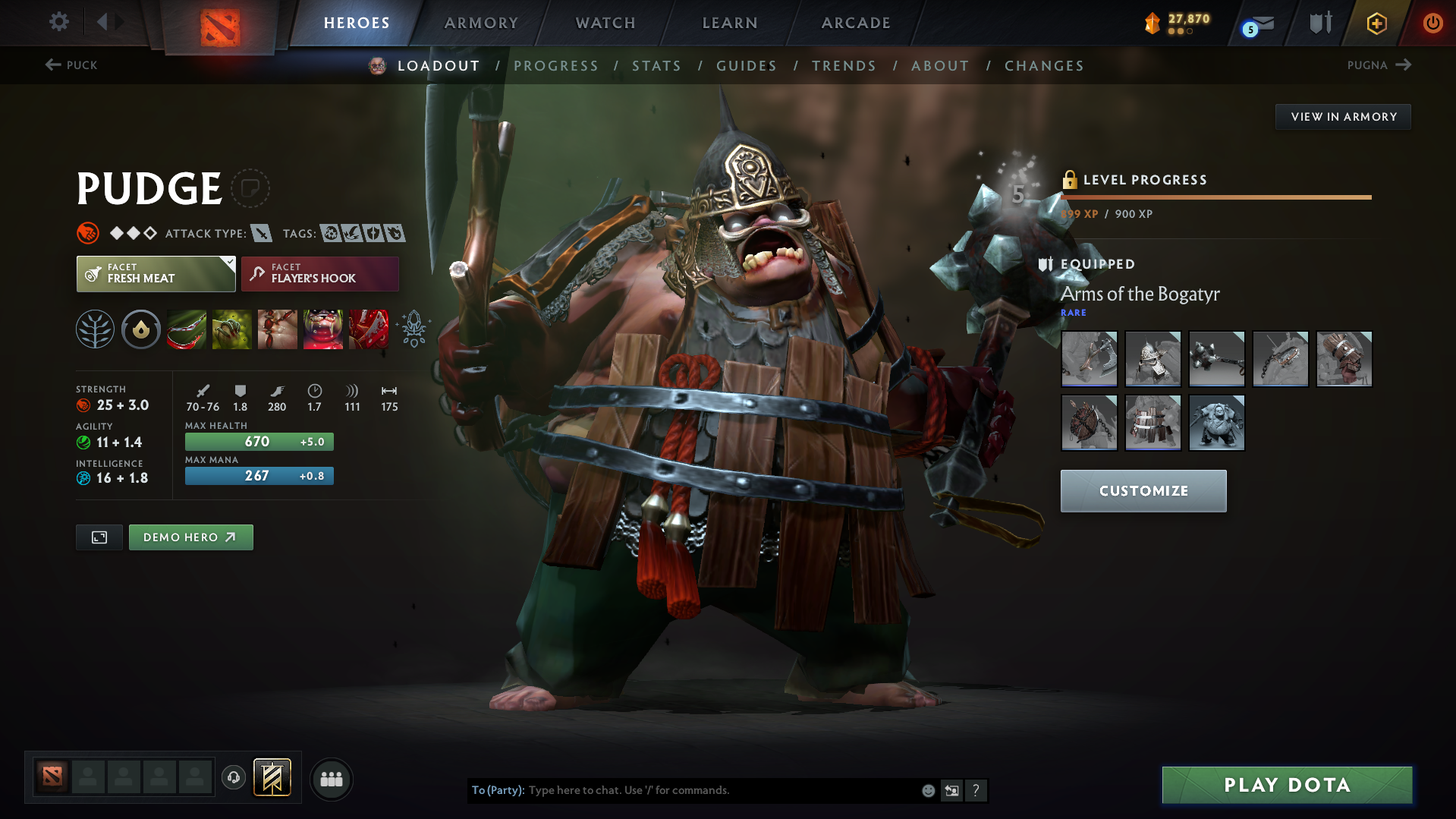Click the Level Progress XP bar

click(1214, 197)
